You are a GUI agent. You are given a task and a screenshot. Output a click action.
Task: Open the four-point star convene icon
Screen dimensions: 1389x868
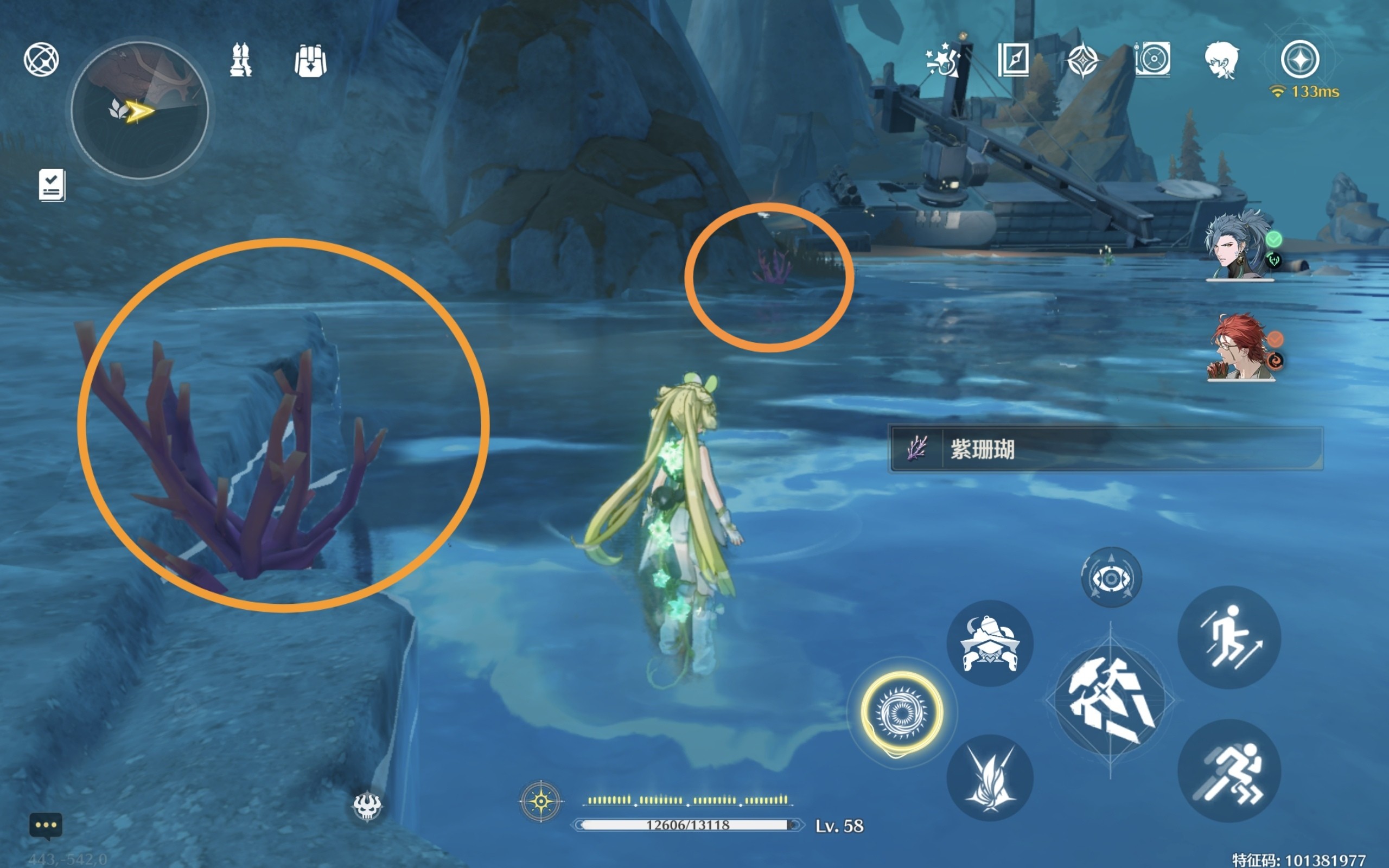[1082, 60]
